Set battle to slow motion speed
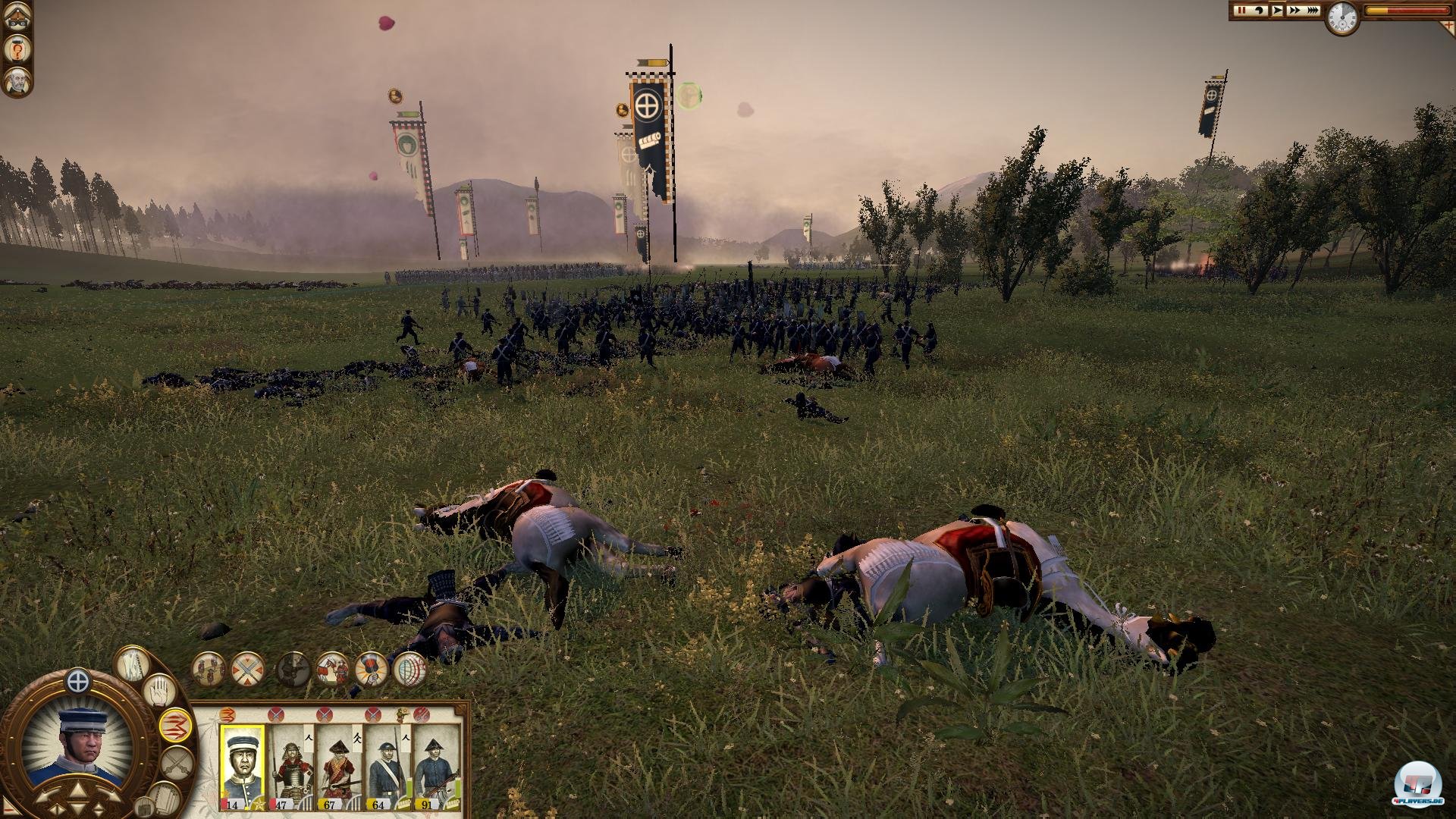 [x=1259, y=11]
